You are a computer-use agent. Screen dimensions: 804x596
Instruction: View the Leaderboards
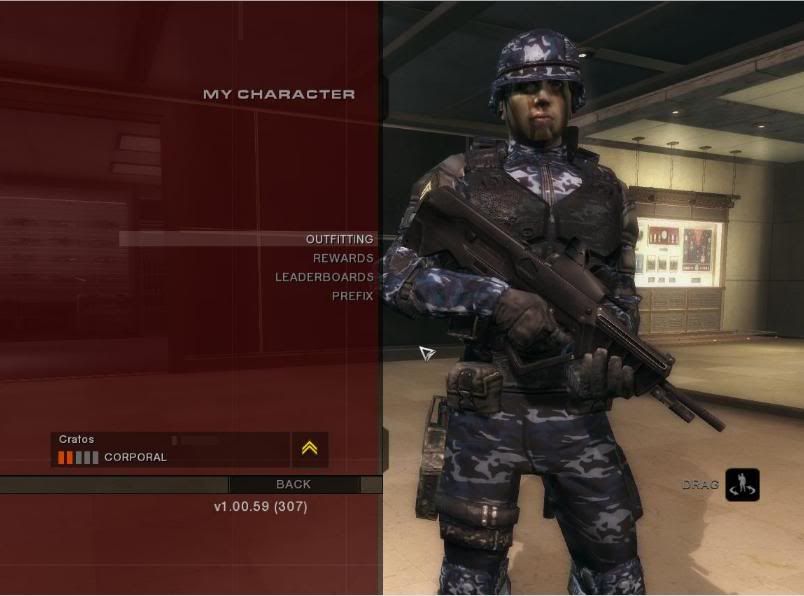point(324,277)
